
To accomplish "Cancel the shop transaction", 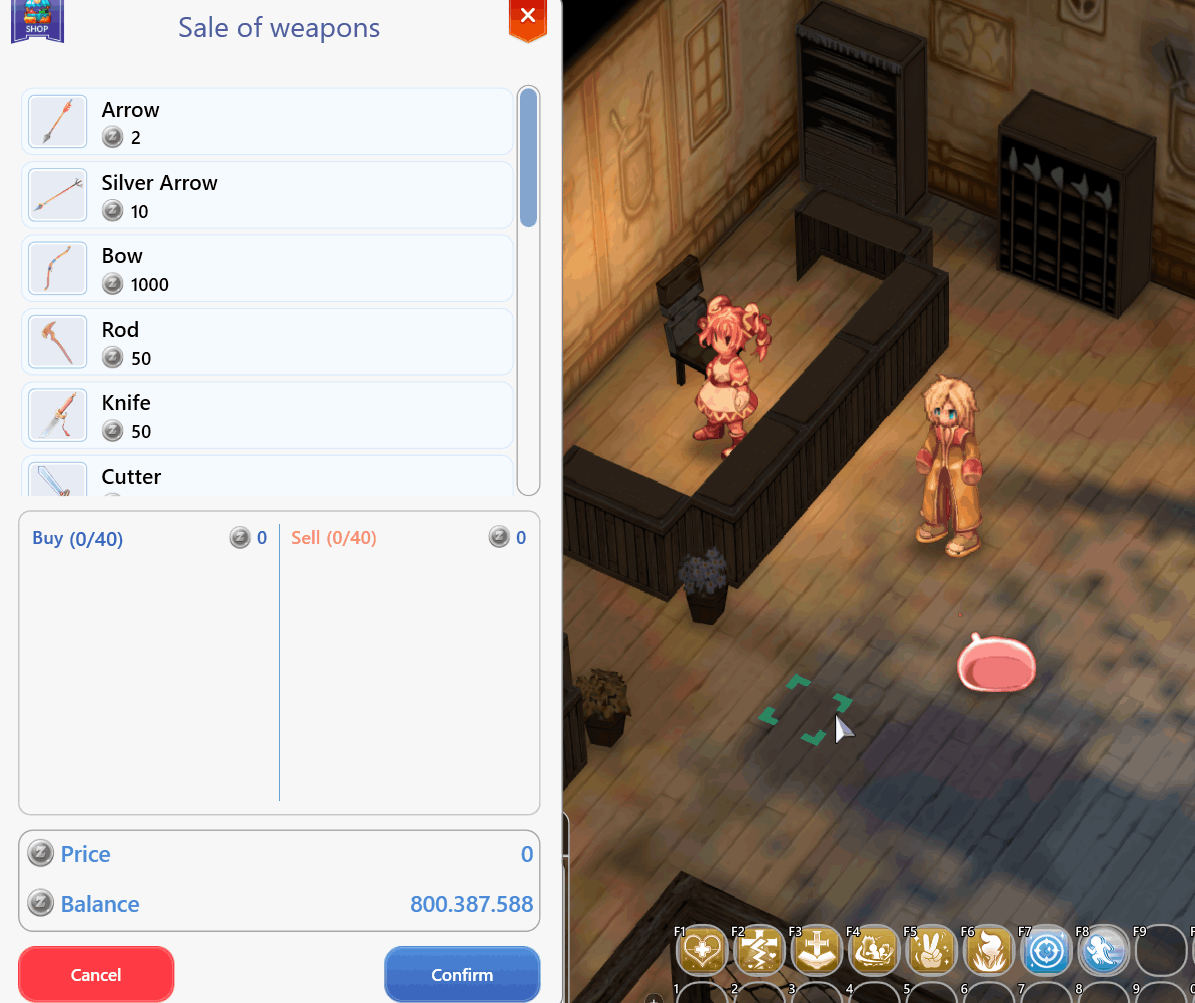I will (96, 974).
